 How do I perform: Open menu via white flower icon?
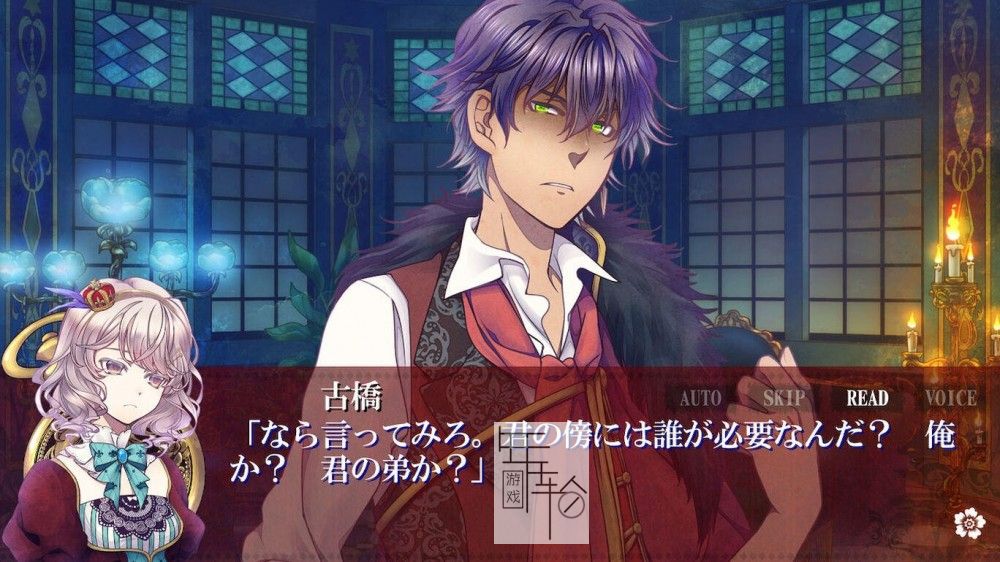(966, 521)
